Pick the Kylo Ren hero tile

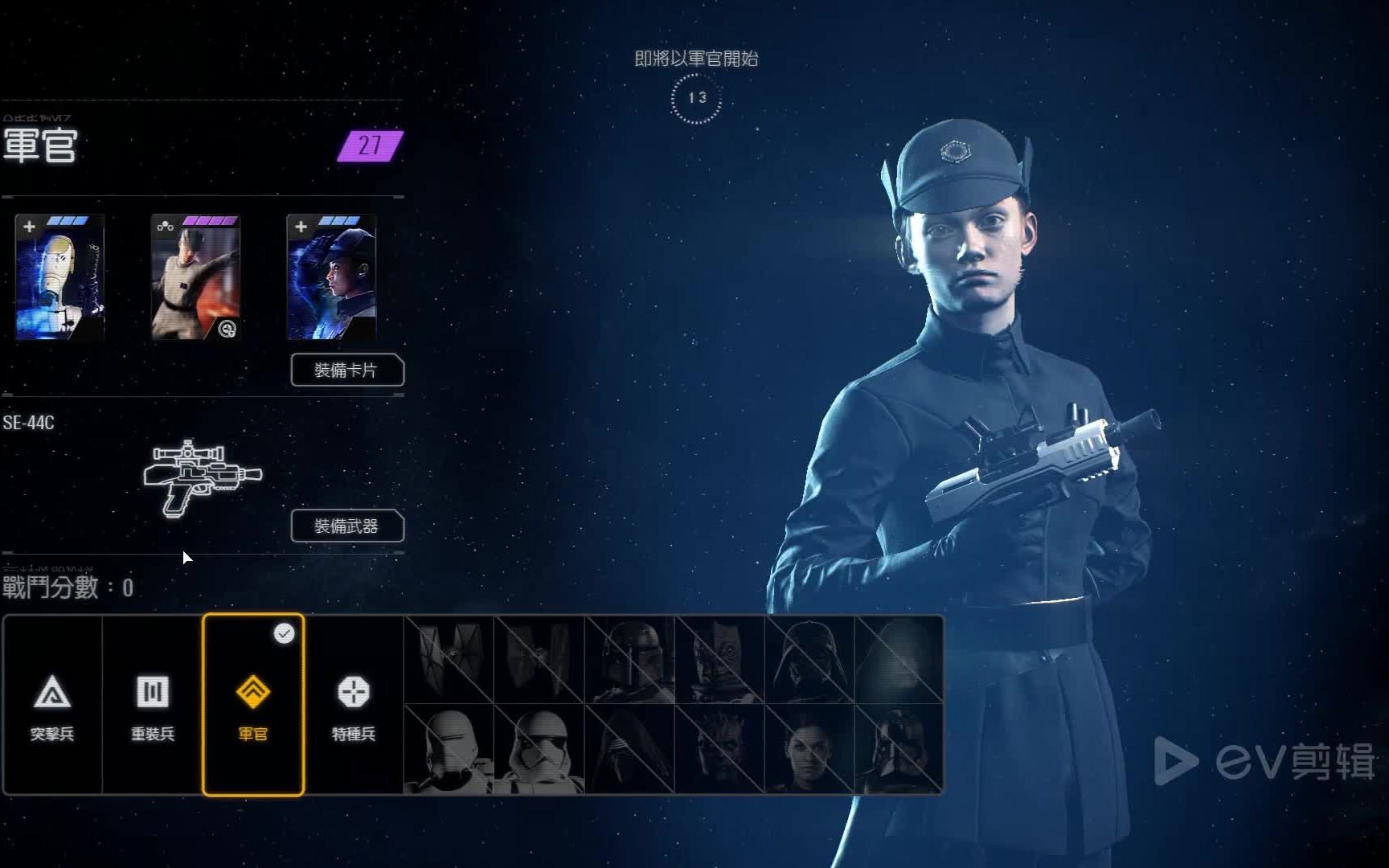pos(629,750)
